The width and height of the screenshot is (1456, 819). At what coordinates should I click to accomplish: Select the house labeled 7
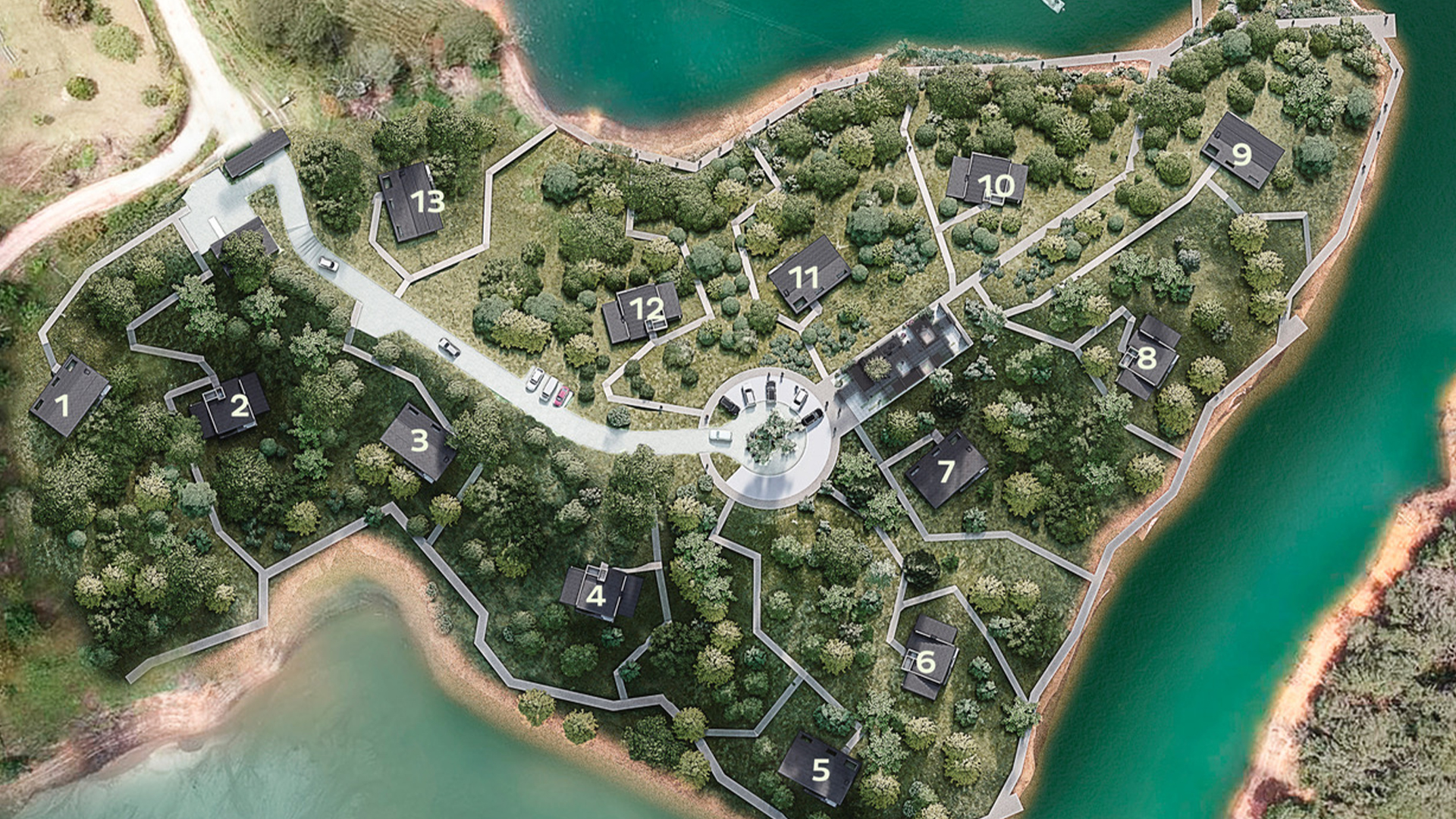[x=946, y=472]
